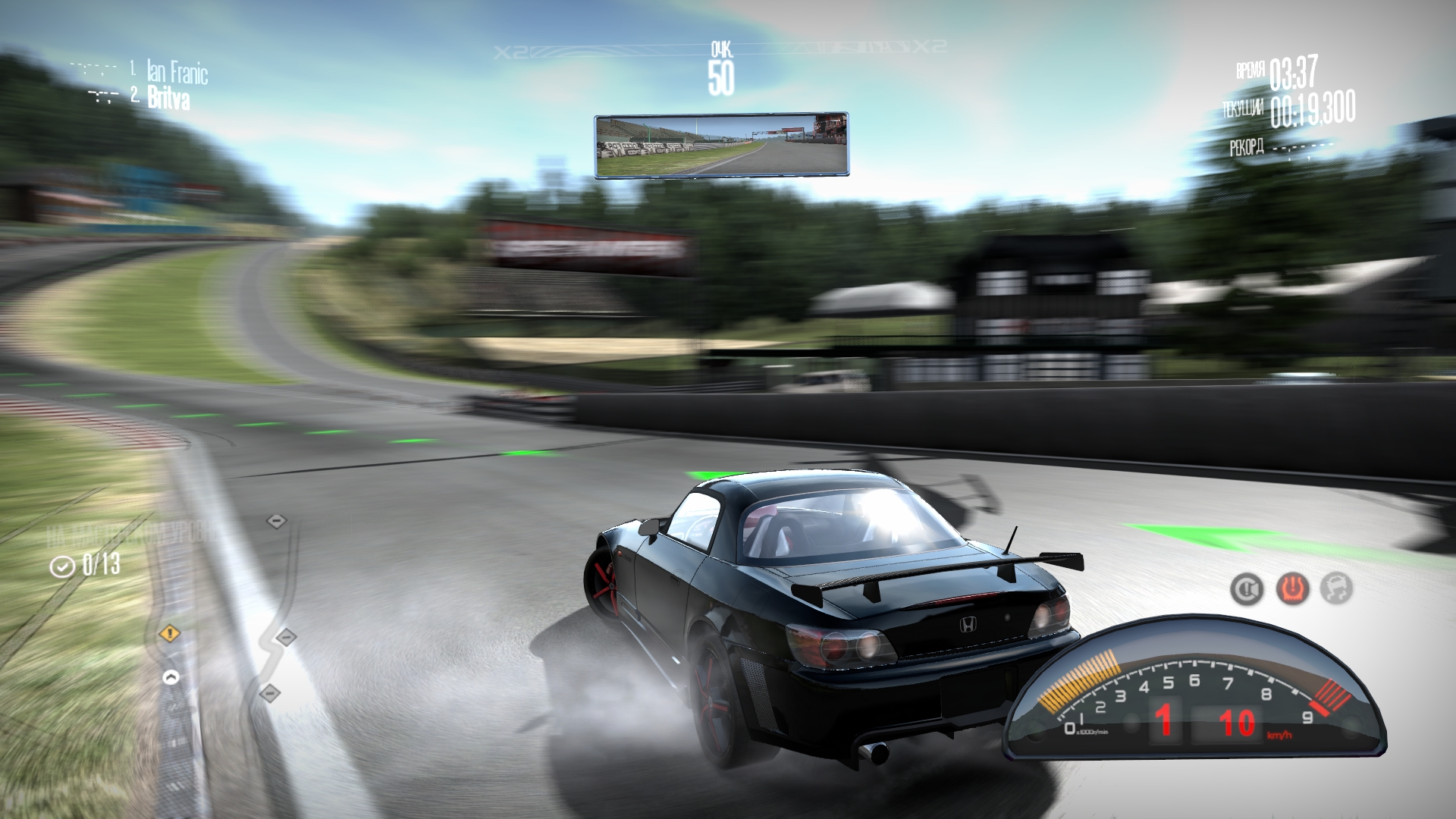Screen dimensions: 1456x819
Task: Select Ian Franic in the standings
Action: click(177, 73)
